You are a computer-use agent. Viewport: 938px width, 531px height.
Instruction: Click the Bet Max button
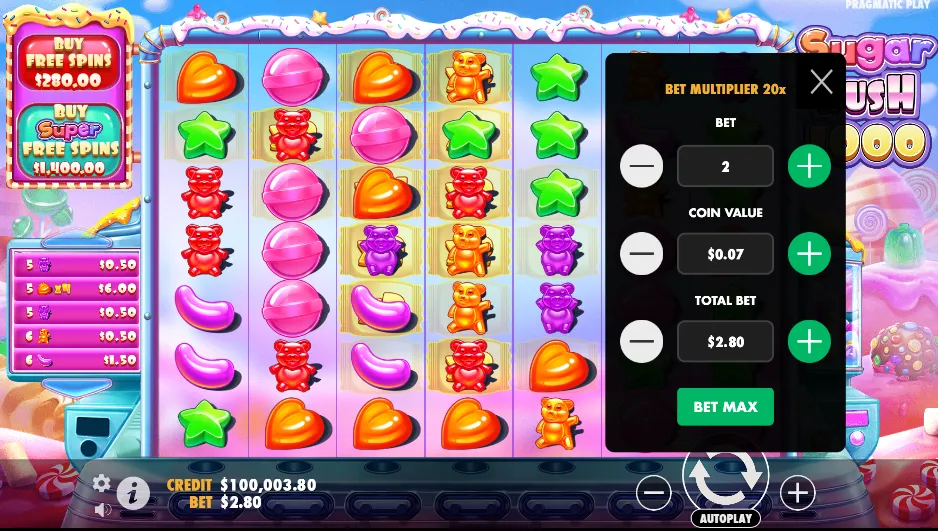725,407
